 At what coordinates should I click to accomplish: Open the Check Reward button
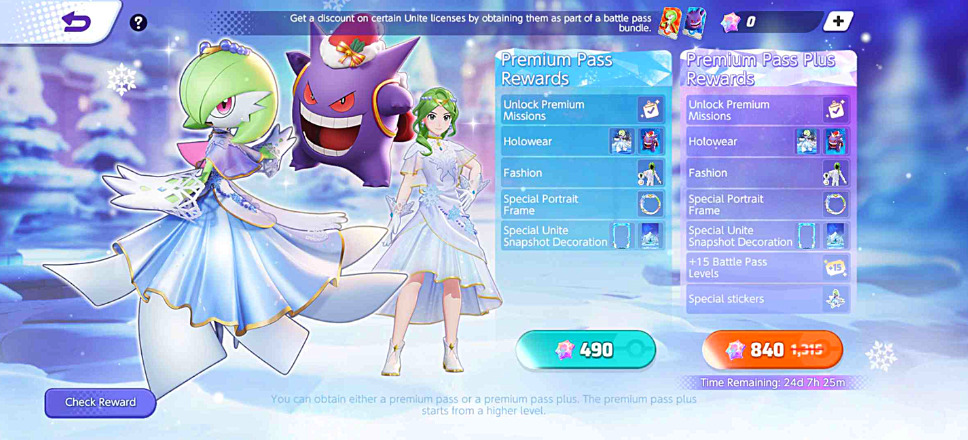coord(100,402)
